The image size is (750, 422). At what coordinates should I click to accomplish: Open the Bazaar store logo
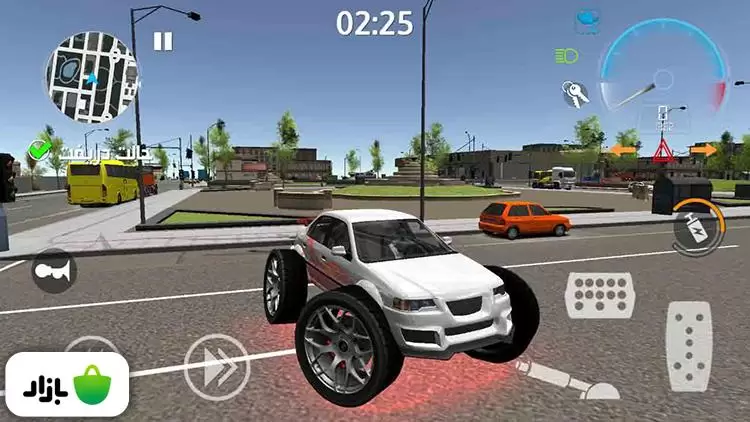click(67, 385)
